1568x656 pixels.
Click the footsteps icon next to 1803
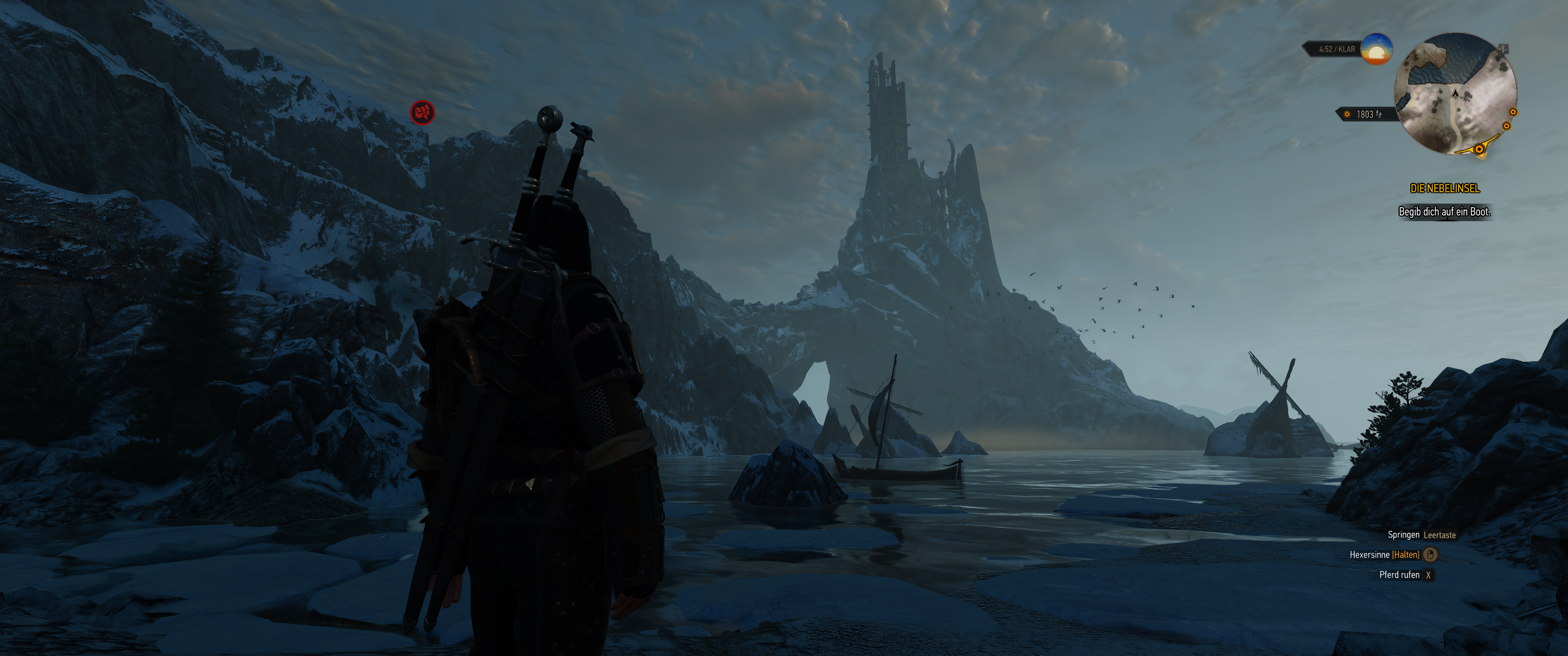click(1379, 115)
